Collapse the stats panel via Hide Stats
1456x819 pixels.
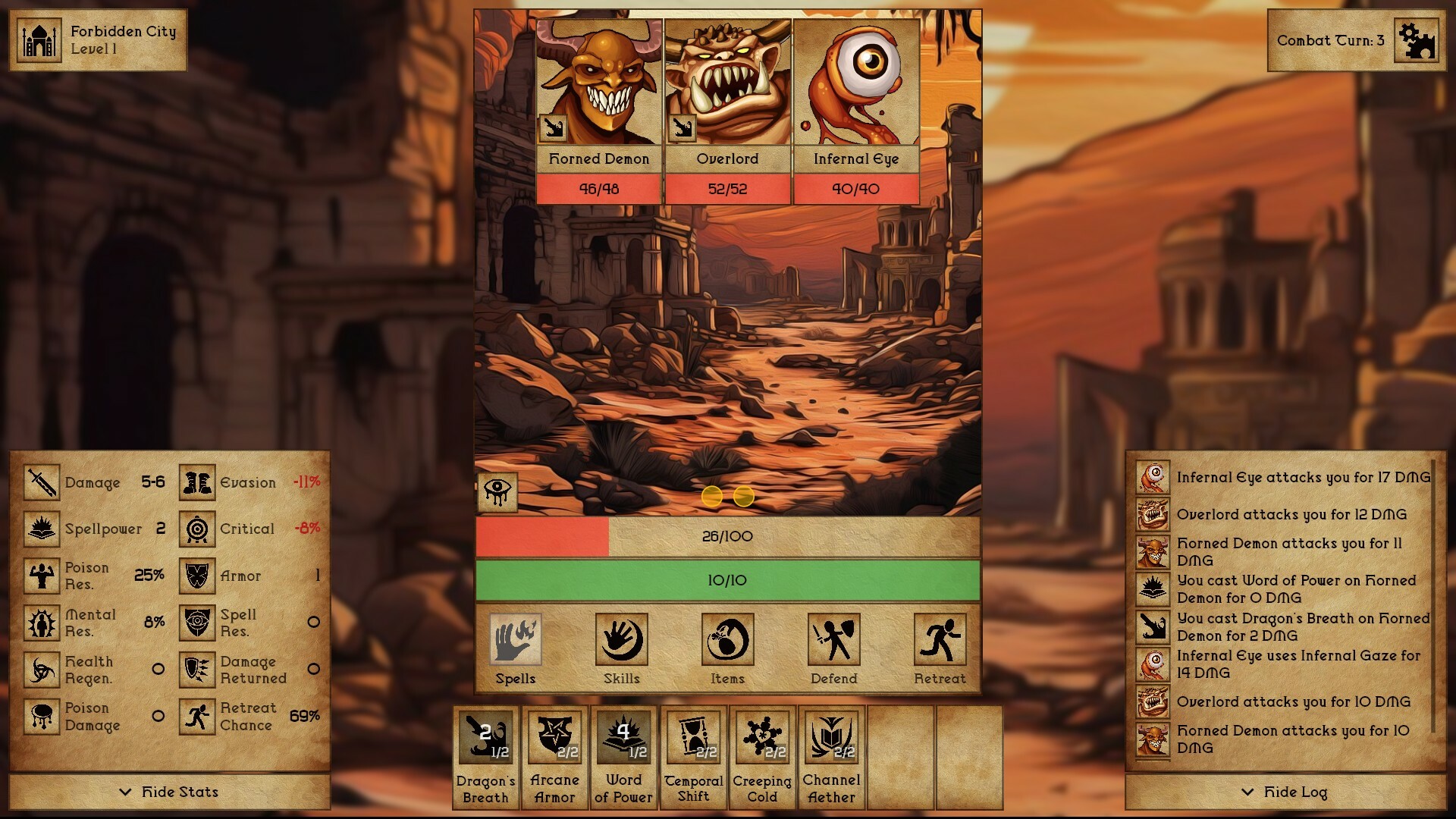168,791
